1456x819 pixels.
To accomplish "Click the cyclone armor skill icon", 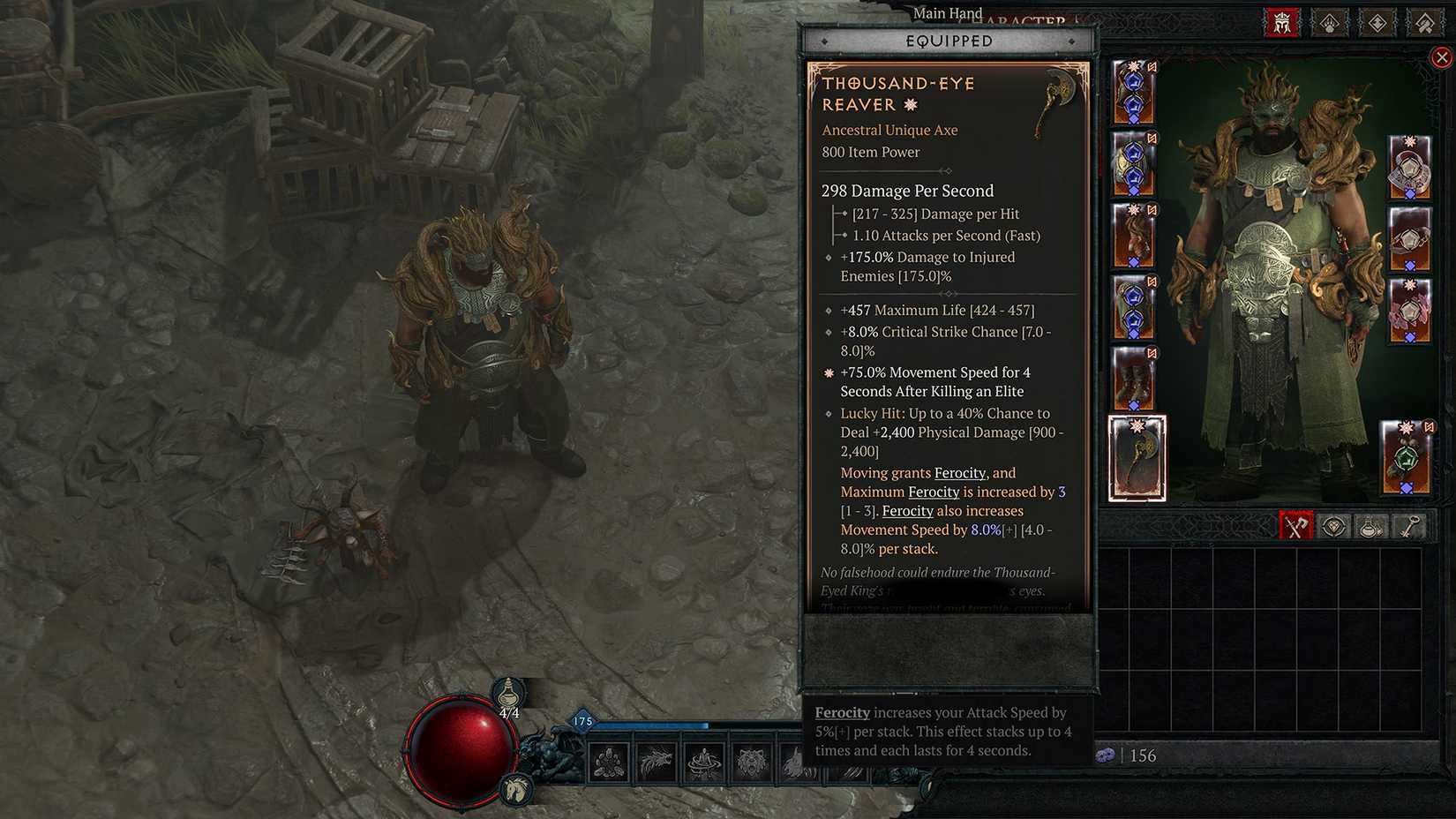I will (704, 761).
